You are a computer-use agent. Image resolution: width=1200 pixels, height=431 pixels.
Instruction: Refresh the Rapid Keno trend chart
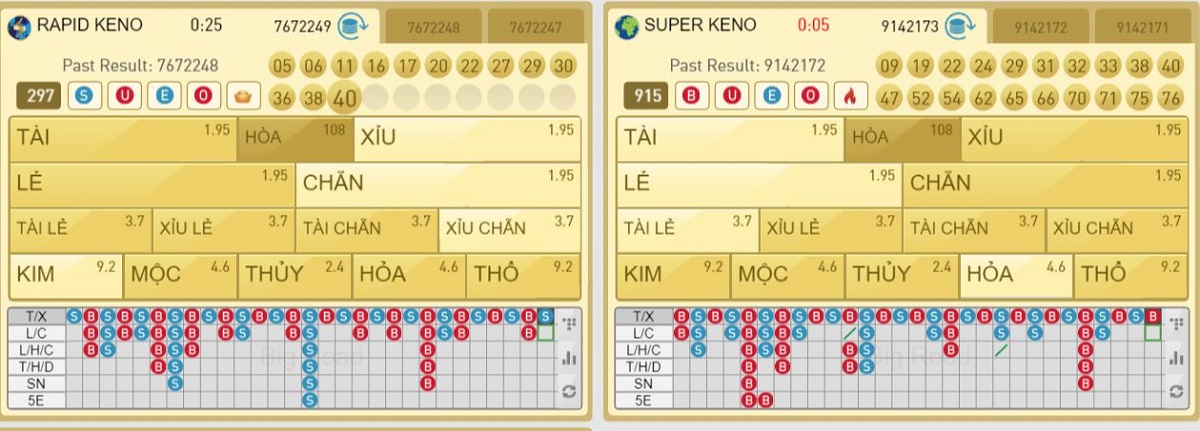[569, 392]
